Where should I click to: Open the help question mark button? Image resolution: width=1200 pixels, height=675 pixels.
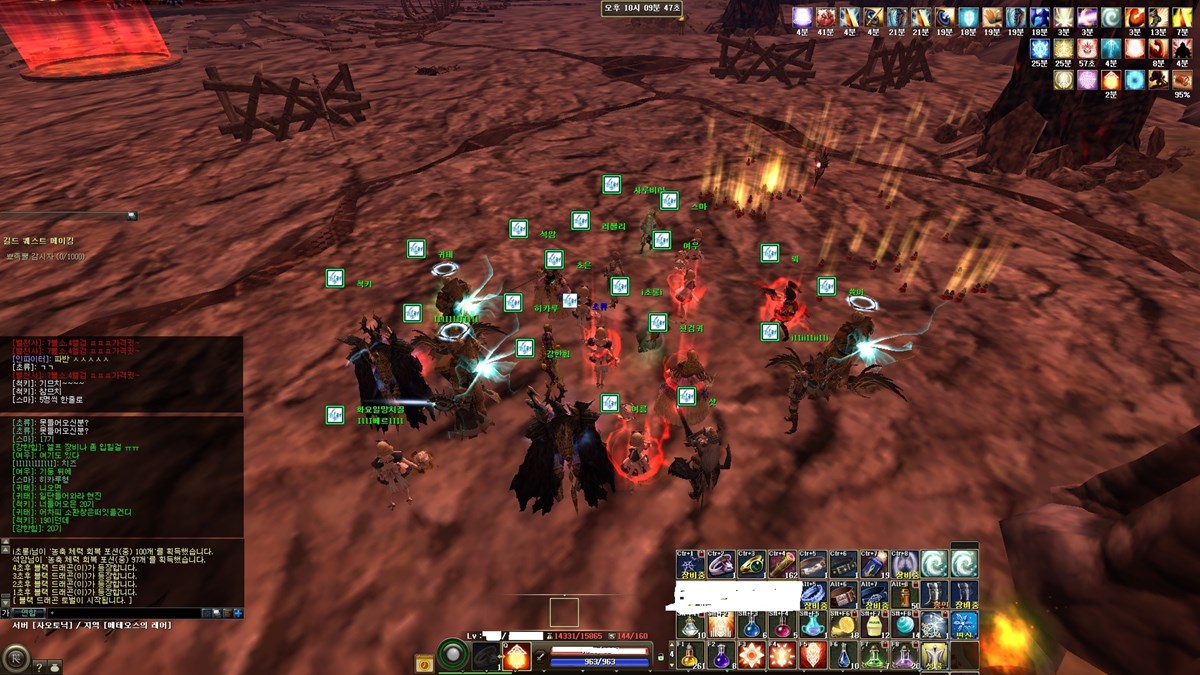click(39, 665)
